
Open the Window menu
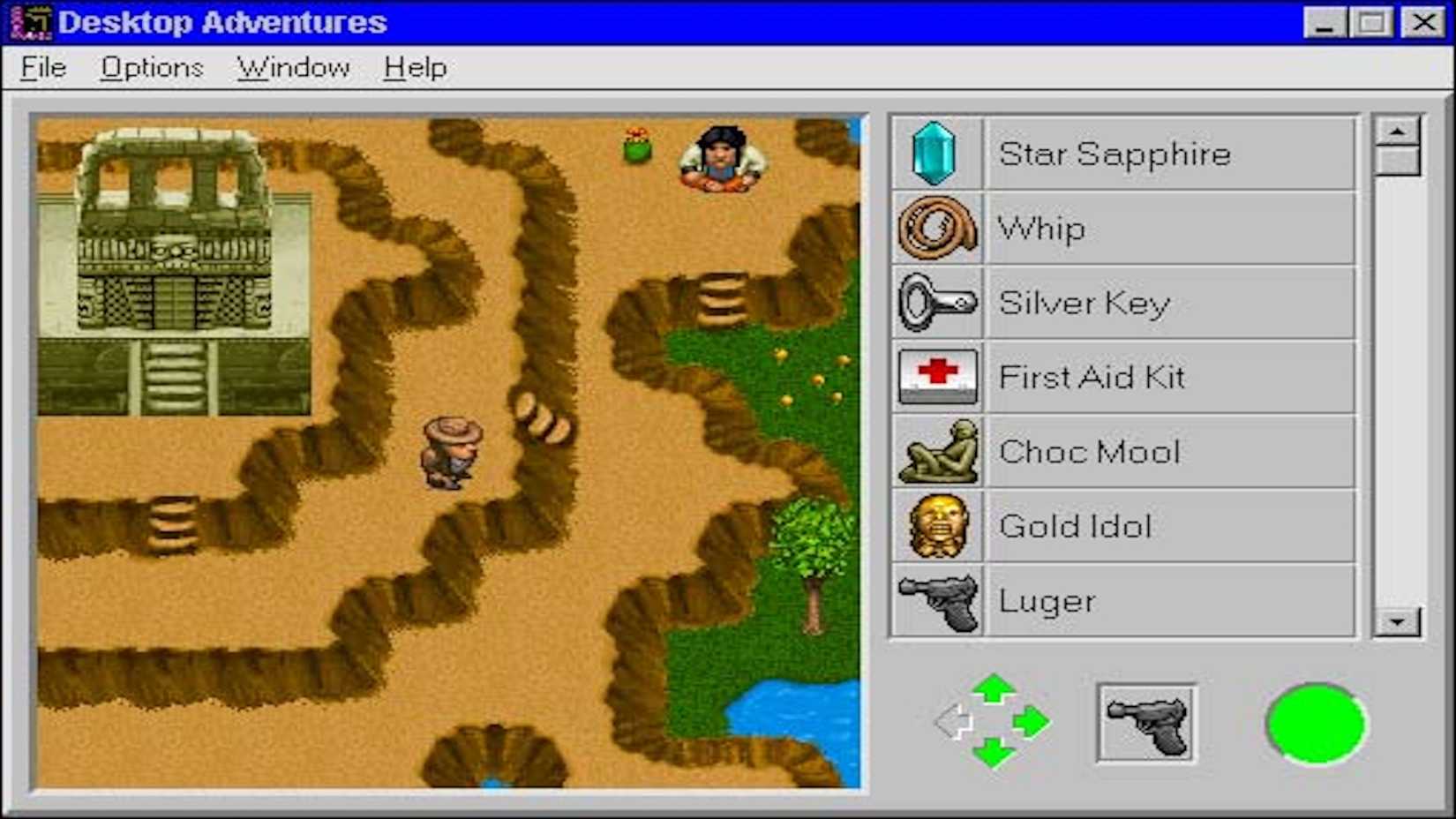293,68
